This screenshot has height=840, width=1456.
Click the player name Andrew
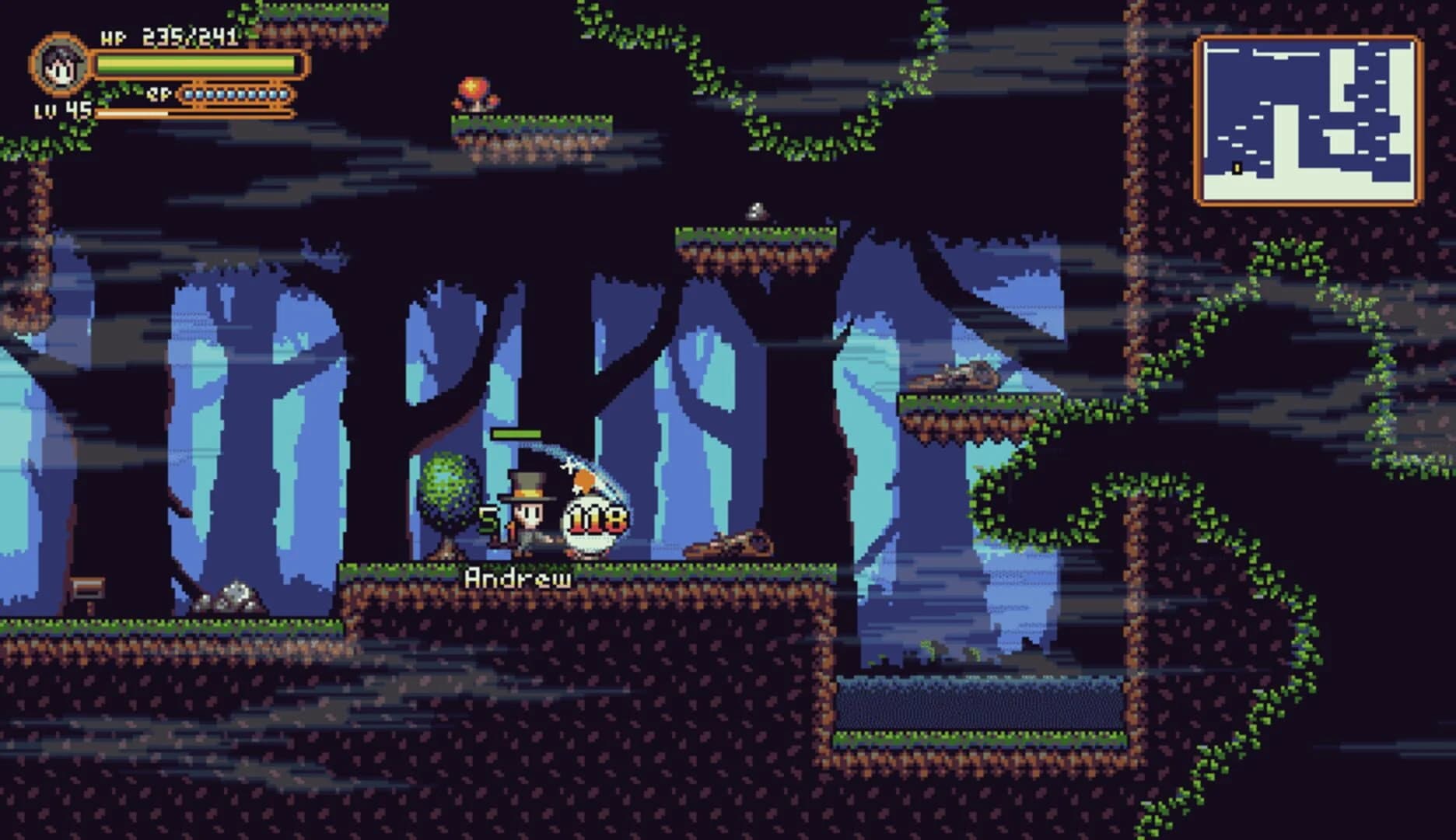tap(517, 577)
